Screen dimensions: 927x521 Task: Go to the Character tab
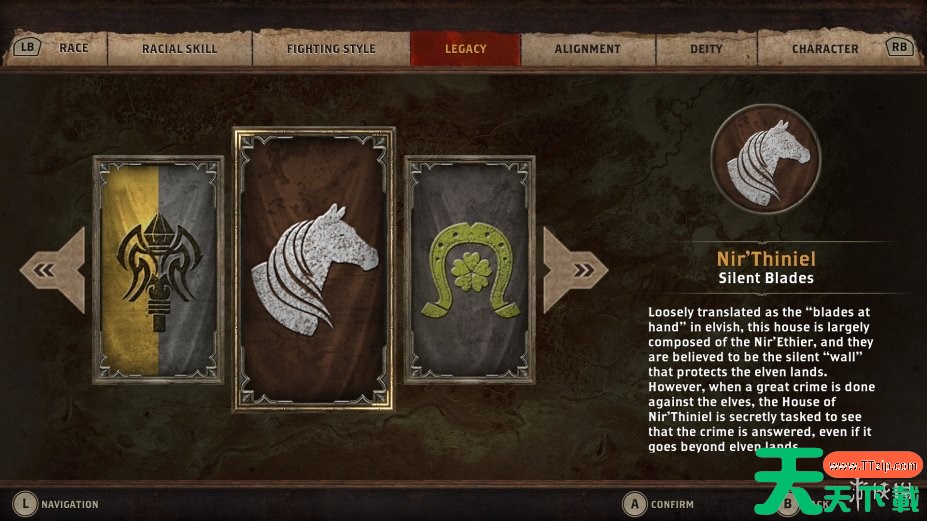point(824,48)
